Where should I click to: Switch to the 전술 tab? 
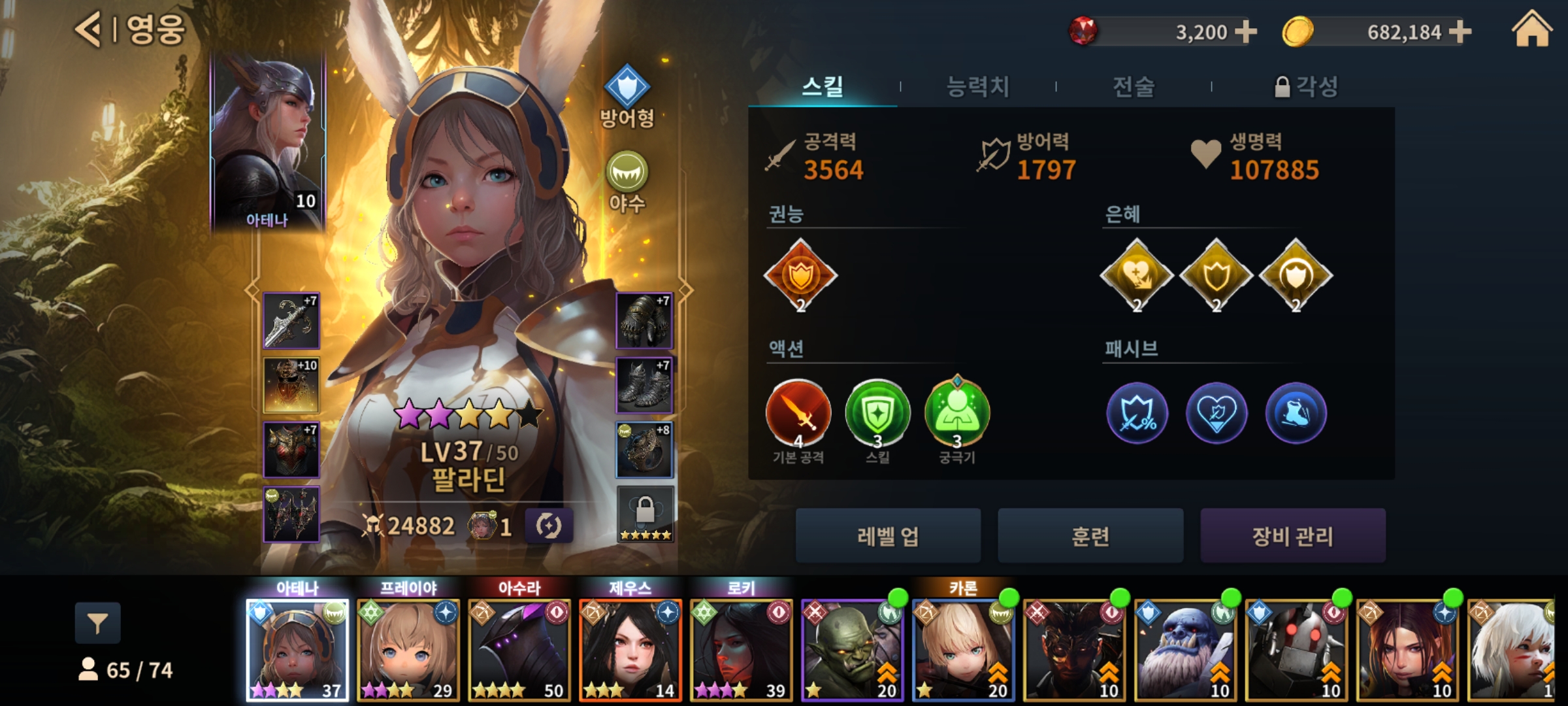1134,86
